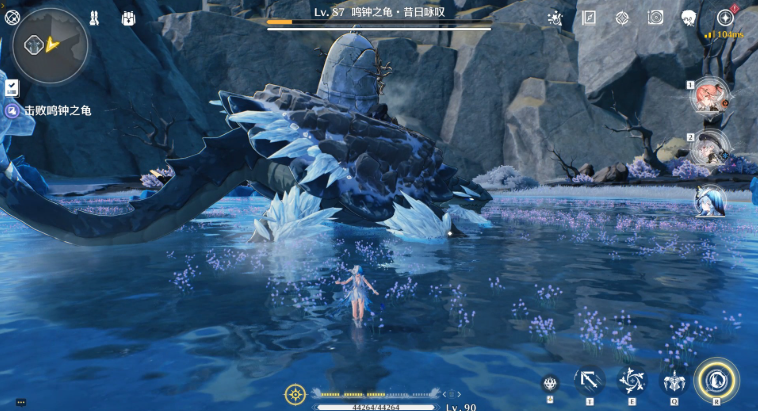Open the guidebook icon
The width and height of the screenshot is (758, 411).
coord(589,18)
